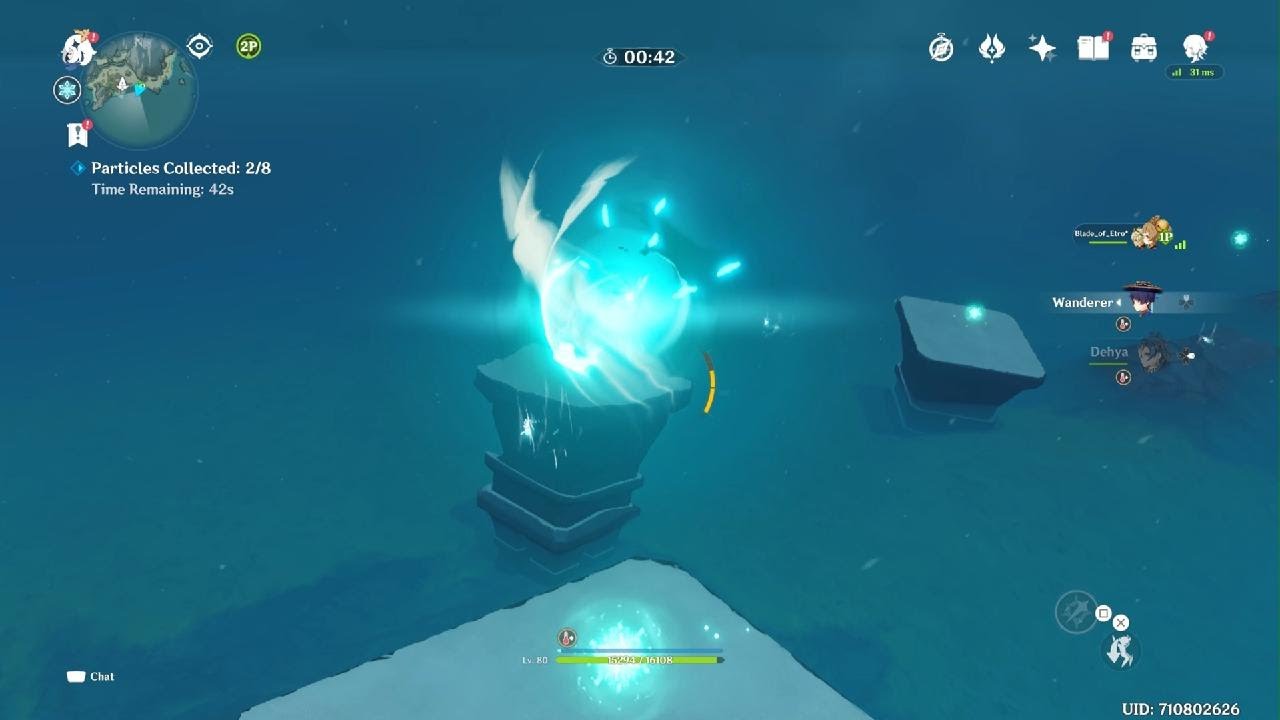The width and height of the screenshot is (1280, 720).
Task: Activate the dimmed circular skill icon
Action: 1077,612
